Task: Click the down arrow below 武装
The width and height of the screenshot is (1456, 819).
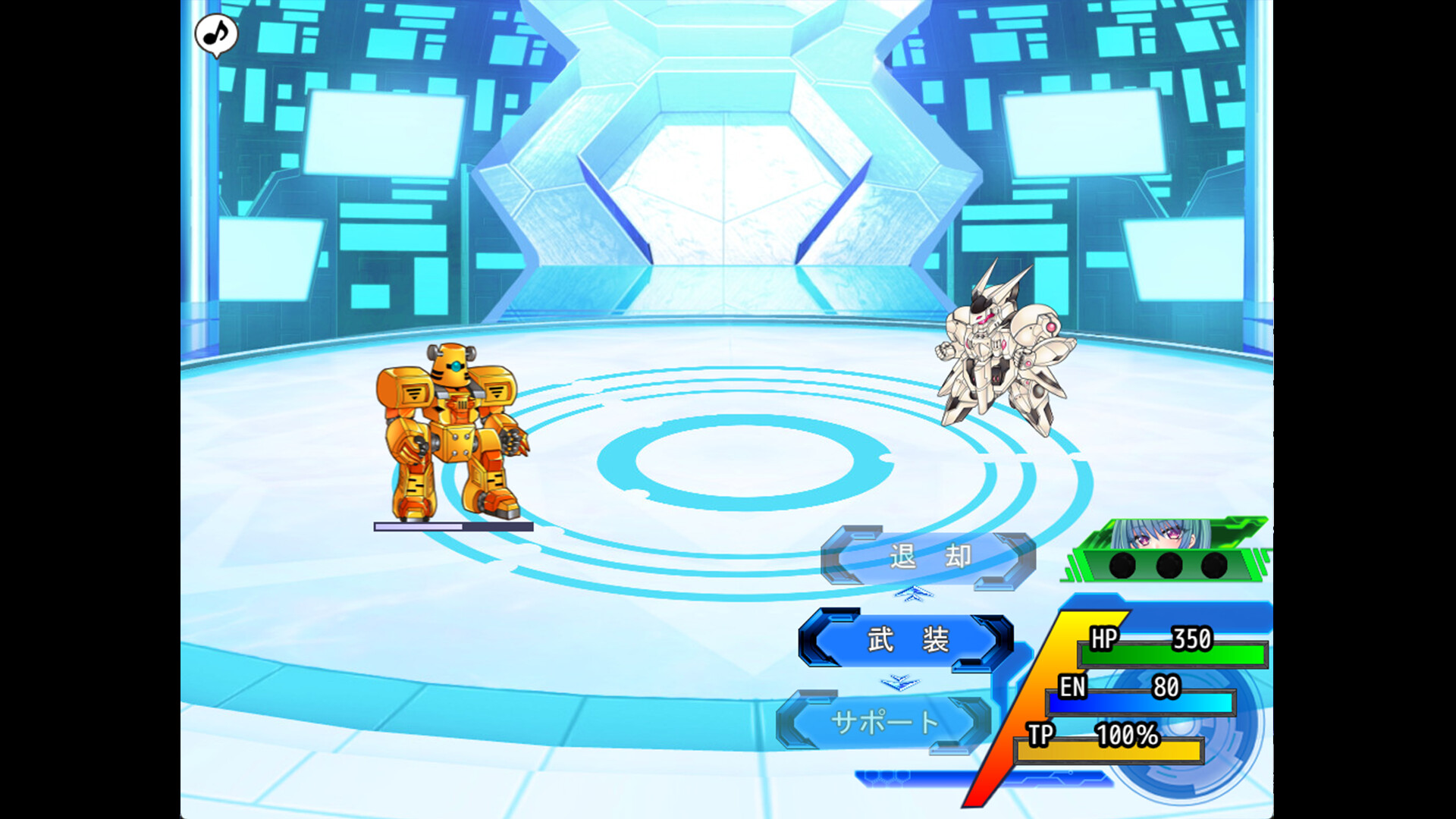Action: [900, 683]
